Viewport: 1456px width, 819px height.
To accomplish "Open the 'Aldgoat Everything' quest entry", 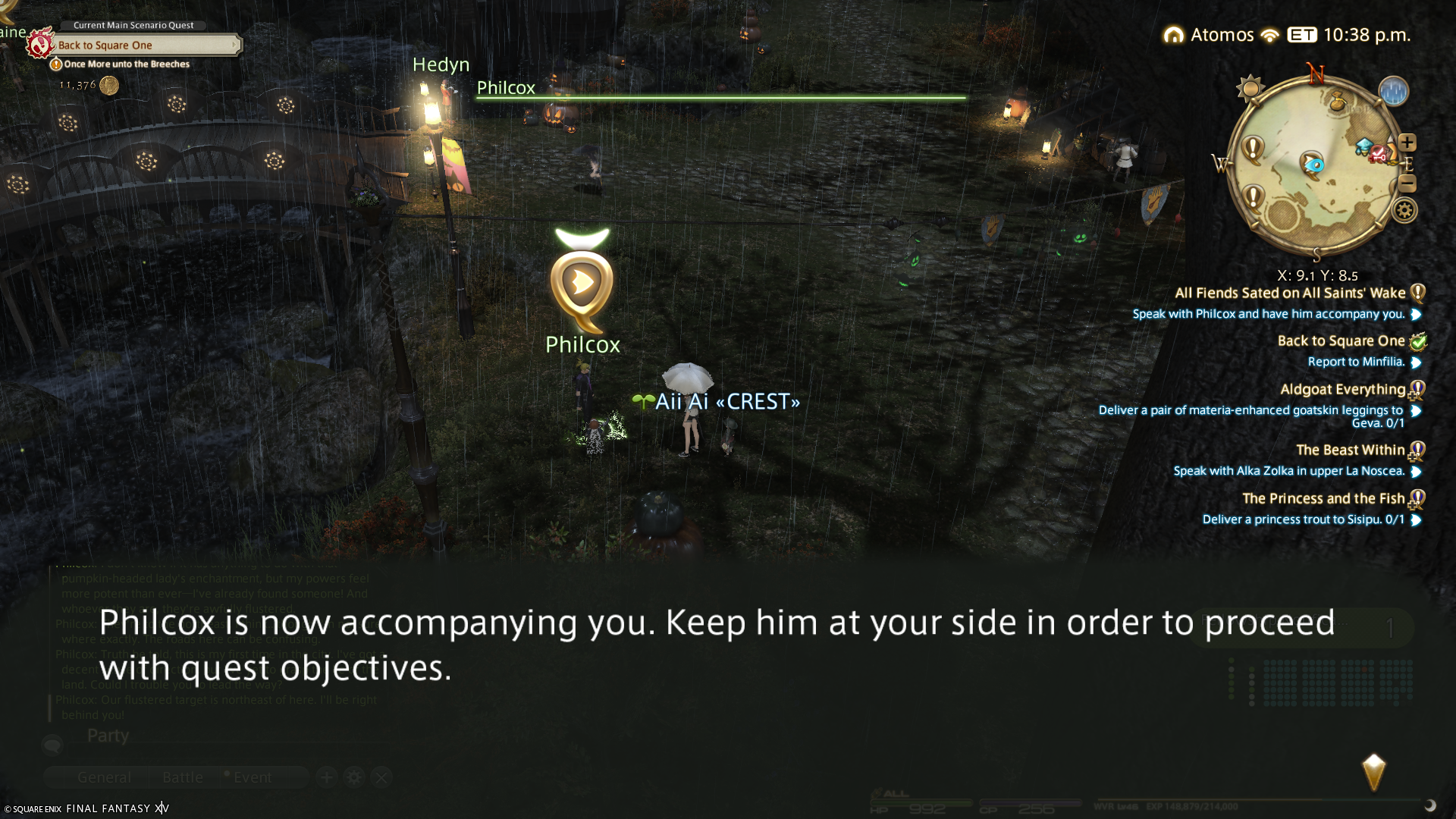I will click(x=1342, y=390).
